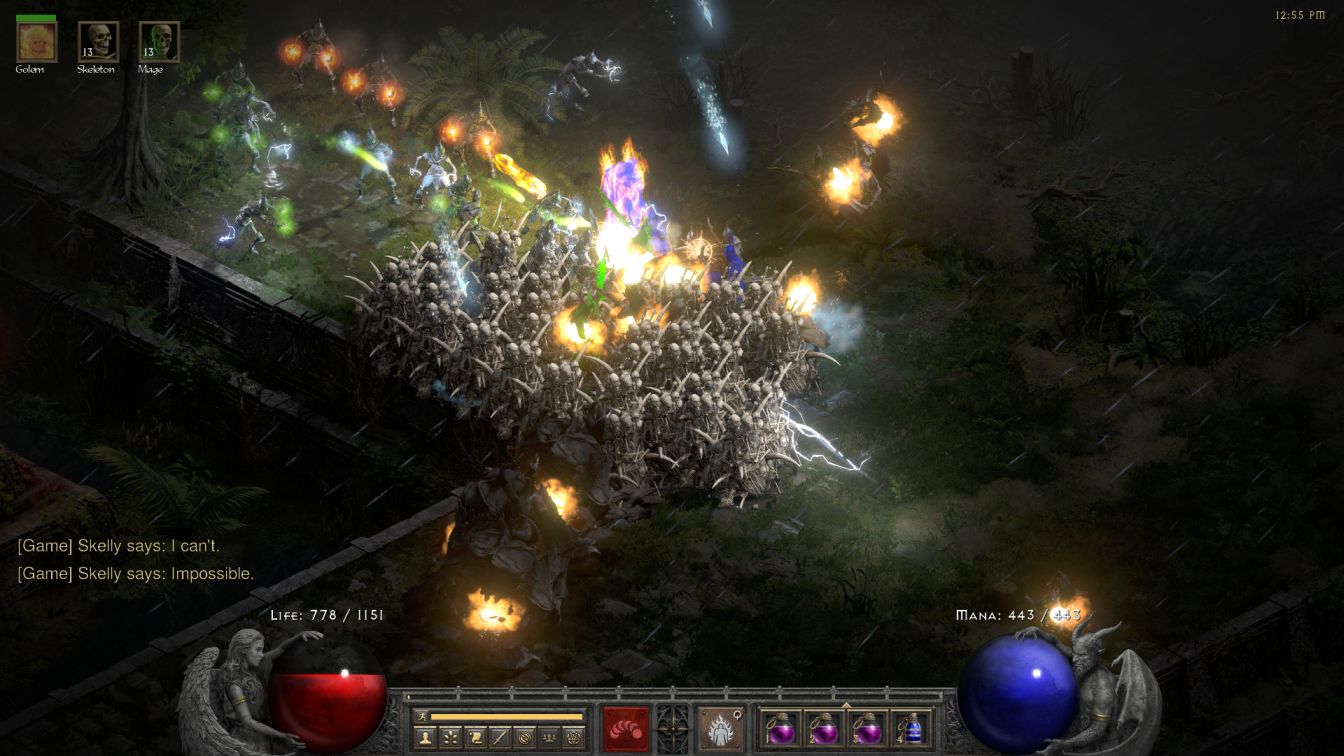Image resolution: width=1344 pixels, height=756 pixels.
Task: Select the Golem minion portrait
Action: (x=37, y=42)
